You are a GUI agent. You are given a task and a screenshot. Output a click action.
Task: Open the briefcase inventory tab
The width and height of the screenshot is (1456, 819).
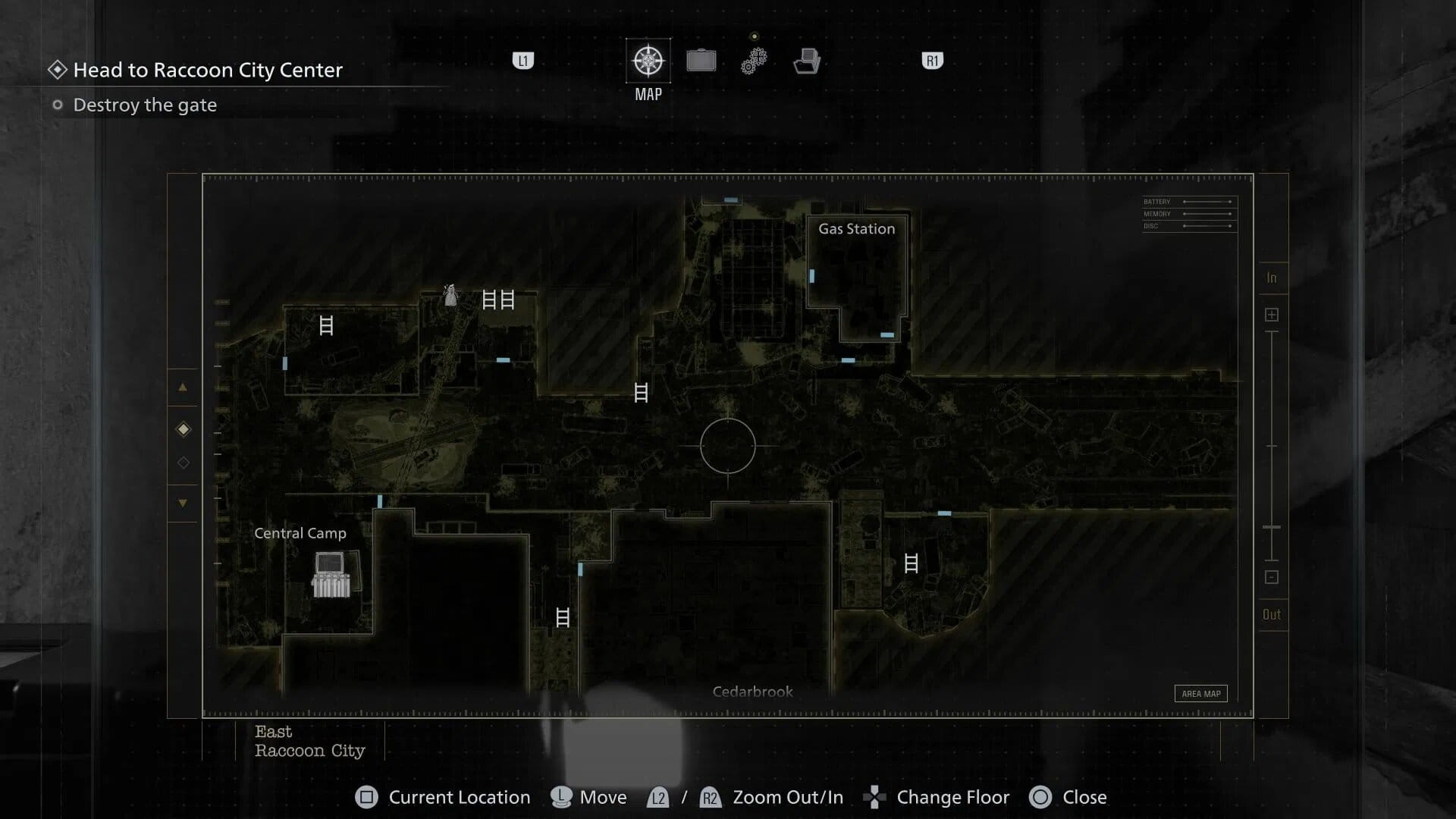(x=701, y=61)
